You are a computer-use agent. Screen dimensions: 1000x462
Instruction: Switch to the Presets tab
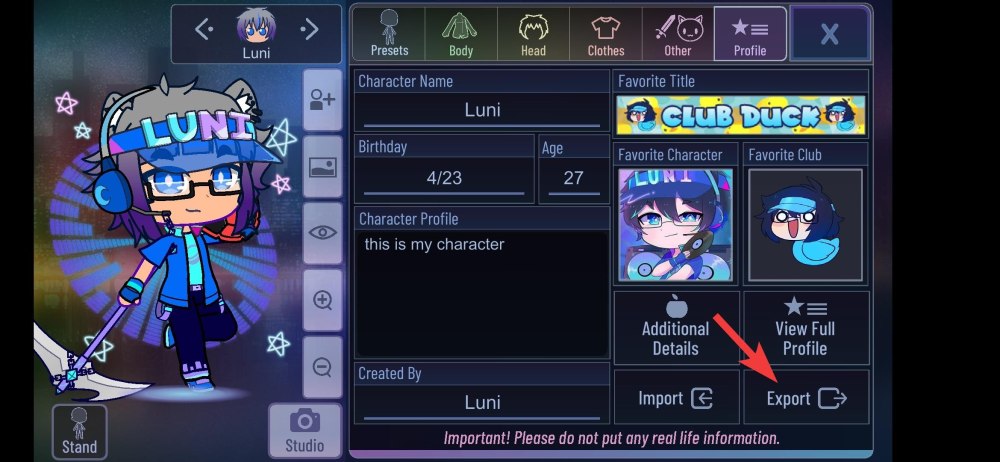click(389, 33)
